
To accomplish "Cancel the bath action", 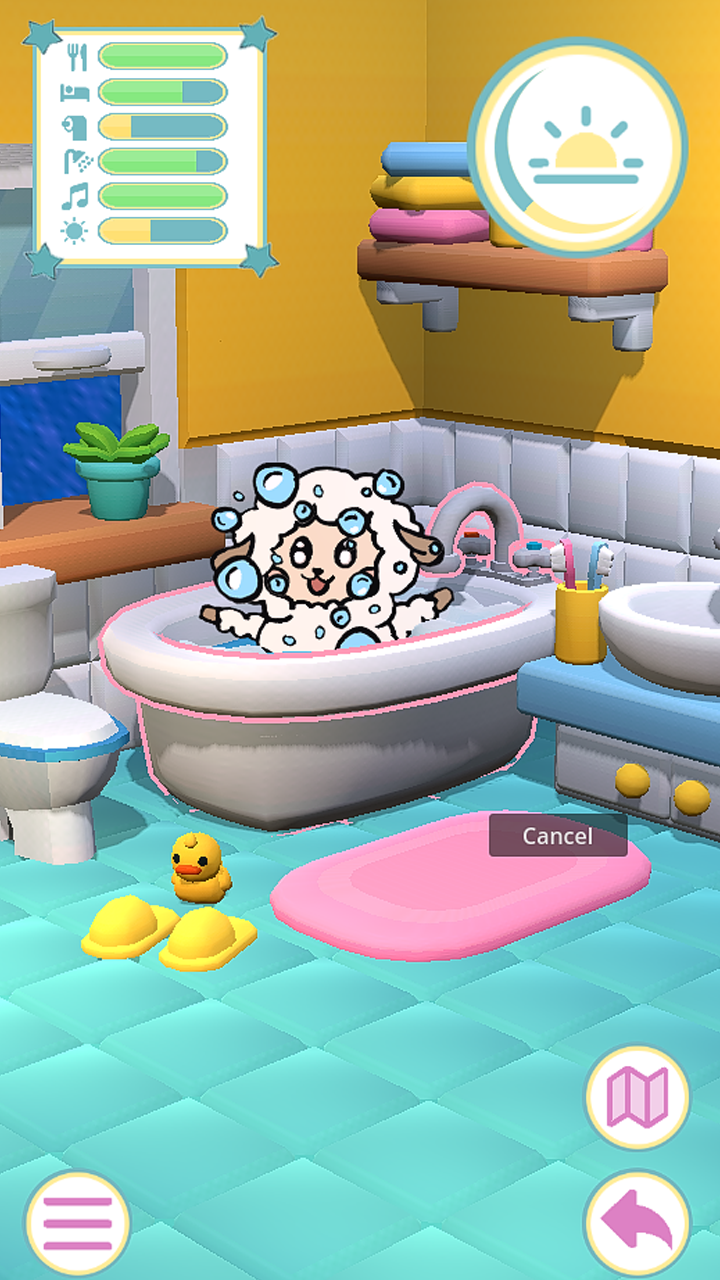I will click(557, 836).
